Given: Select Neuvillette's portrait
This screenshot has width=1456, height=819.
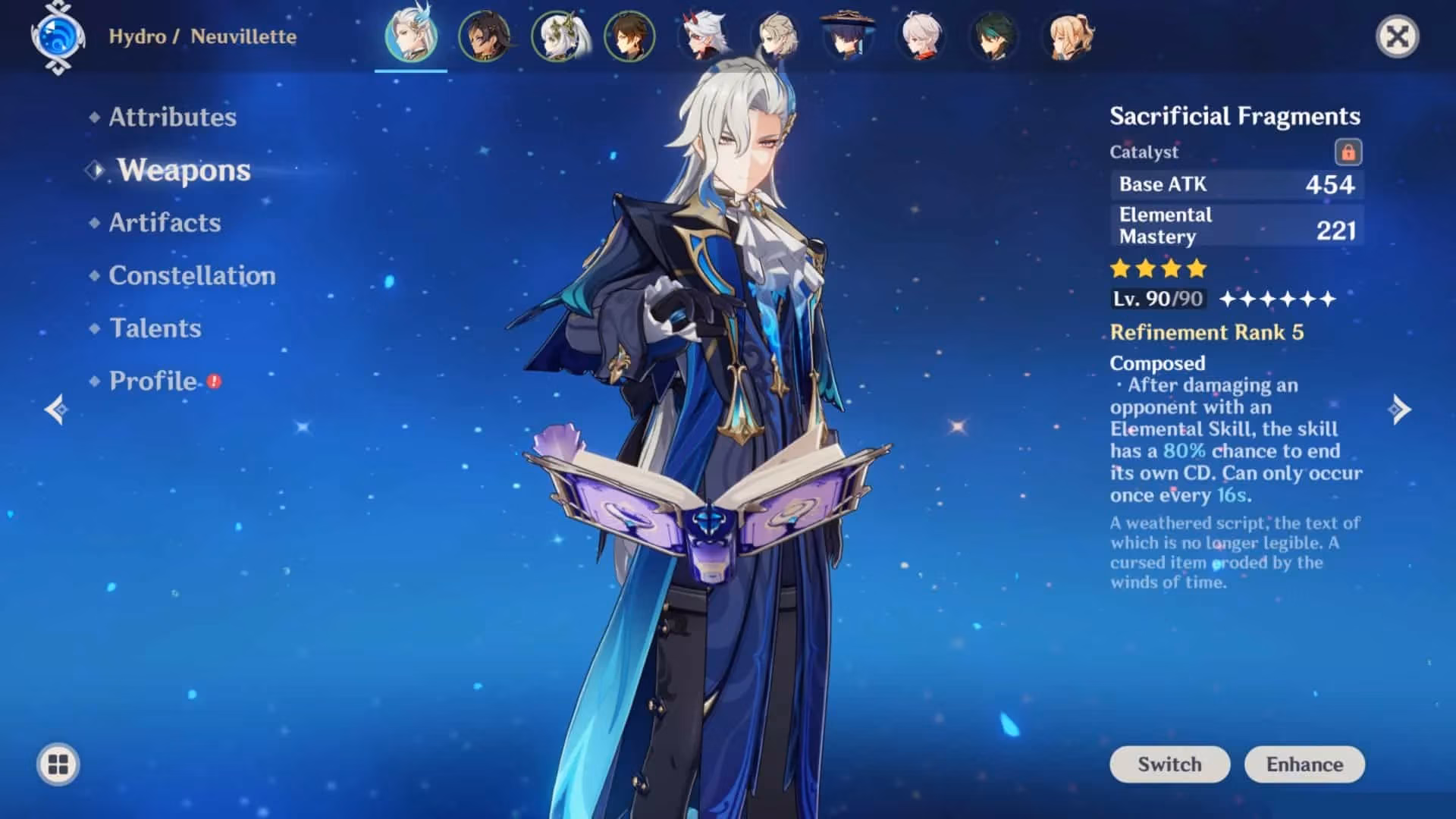Looking at the screenshot, I should [411, 36].
